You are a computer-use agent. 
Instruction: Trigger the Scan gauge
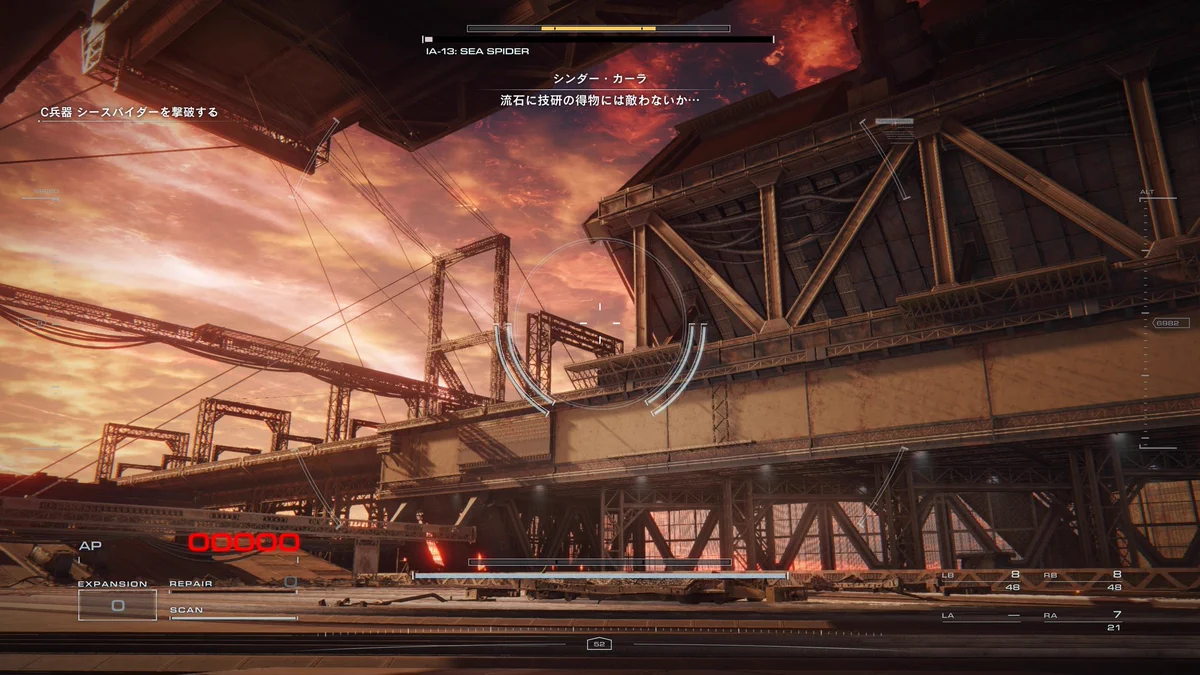[232, 612]
